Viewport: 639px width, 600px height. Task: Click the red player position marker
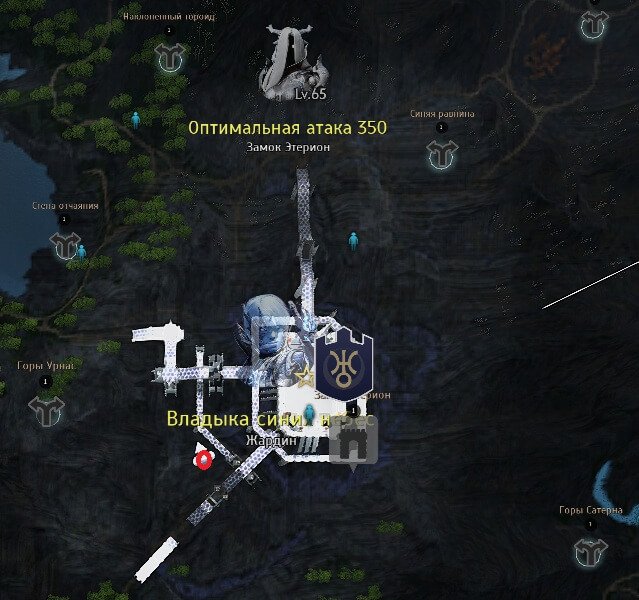206,460
